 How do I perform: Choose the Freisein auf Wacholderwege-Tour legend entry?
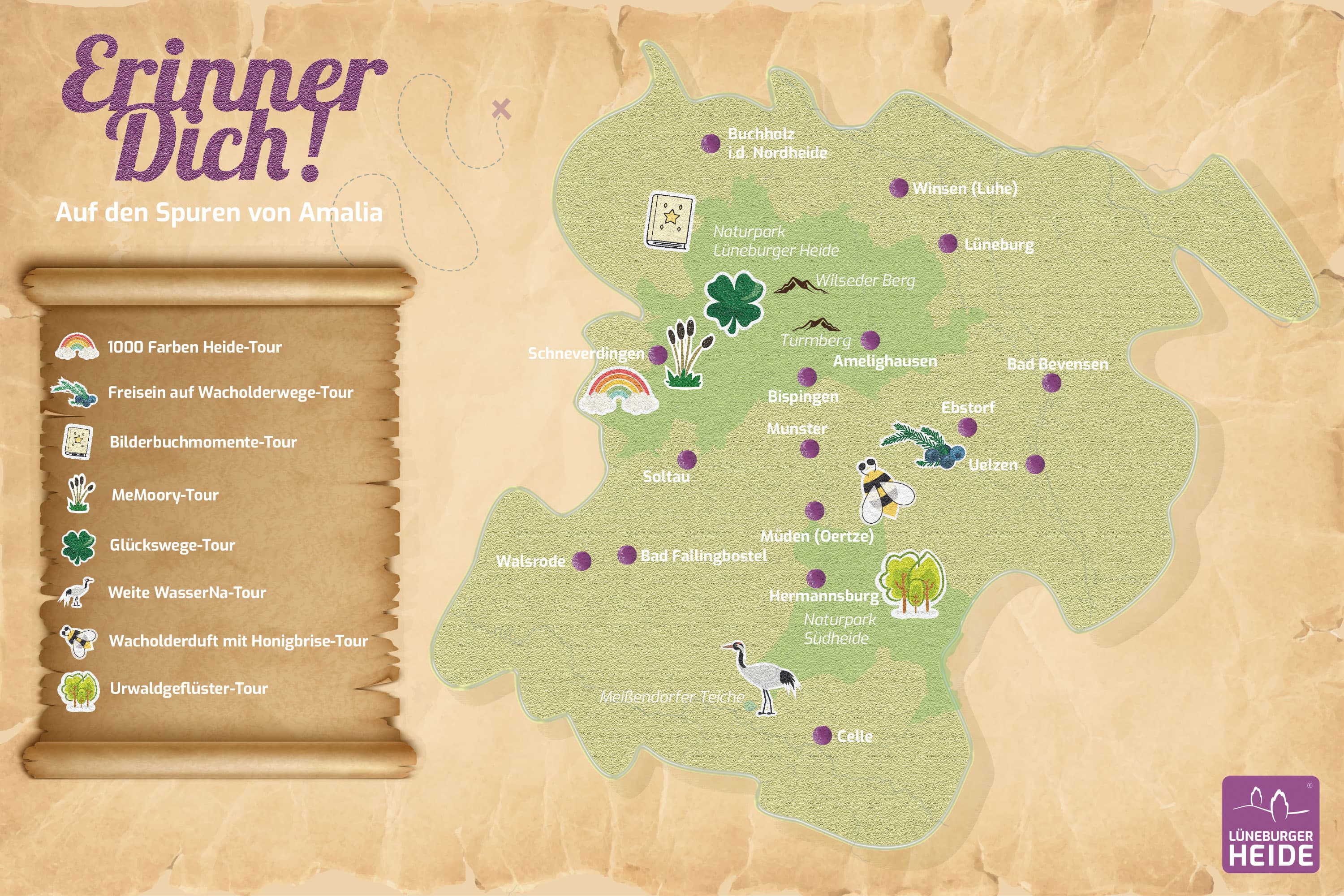(x=230, y=392)
